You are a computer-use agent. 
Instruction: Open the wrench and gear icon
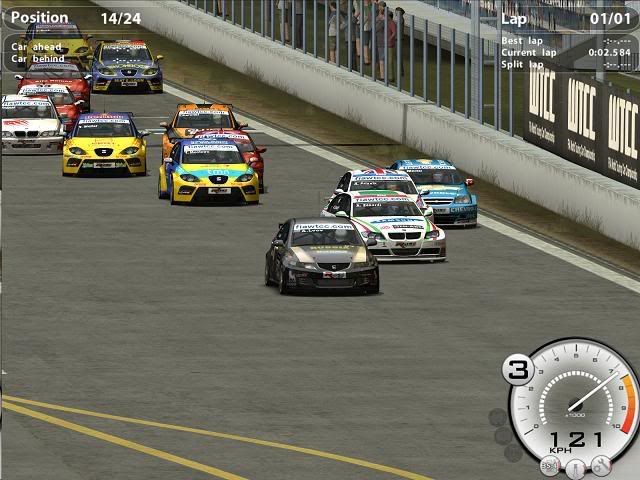[600, 465]
